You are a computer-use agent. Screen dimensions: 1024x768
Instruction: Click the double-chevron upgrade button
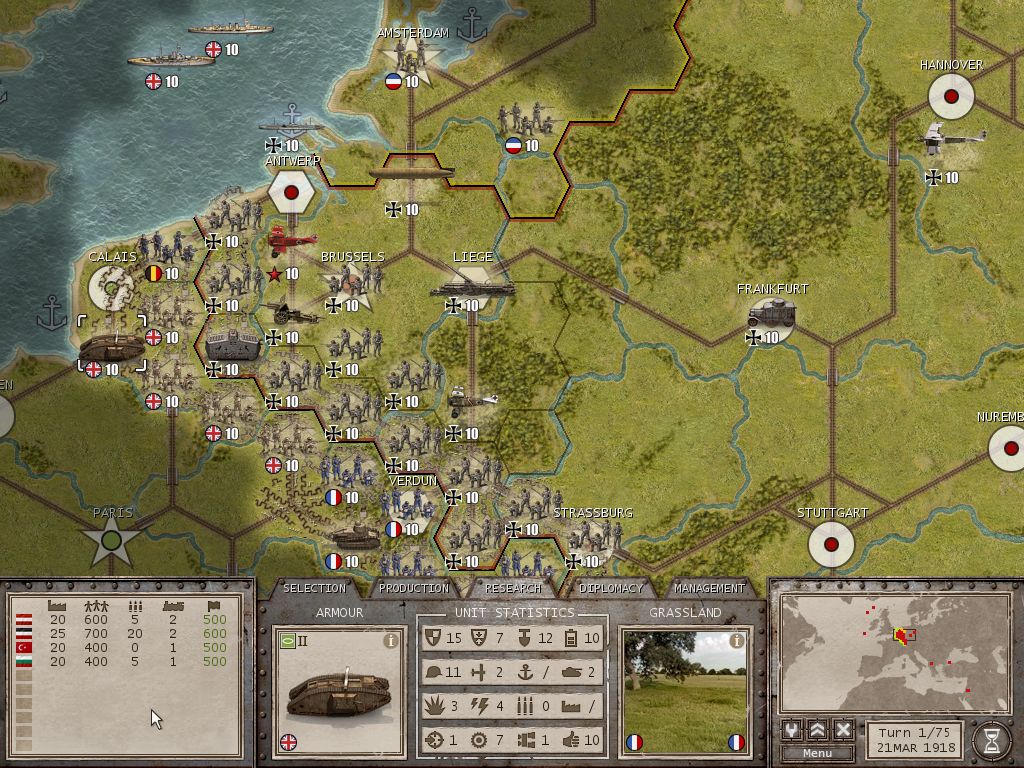pos(817,730)
